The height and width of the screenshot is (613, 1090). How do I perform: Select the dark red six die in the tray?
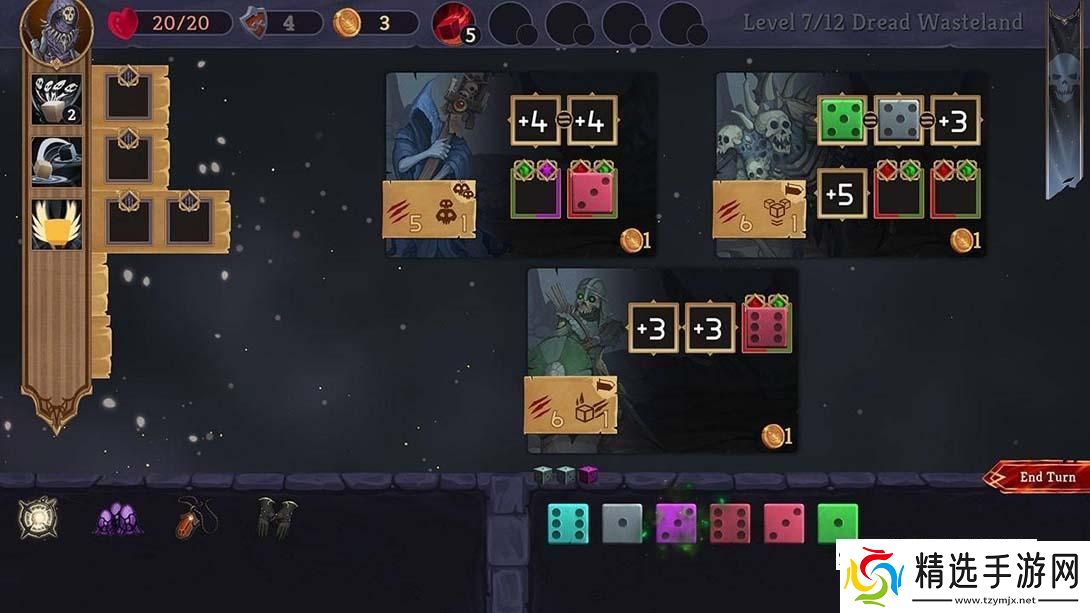730,523
